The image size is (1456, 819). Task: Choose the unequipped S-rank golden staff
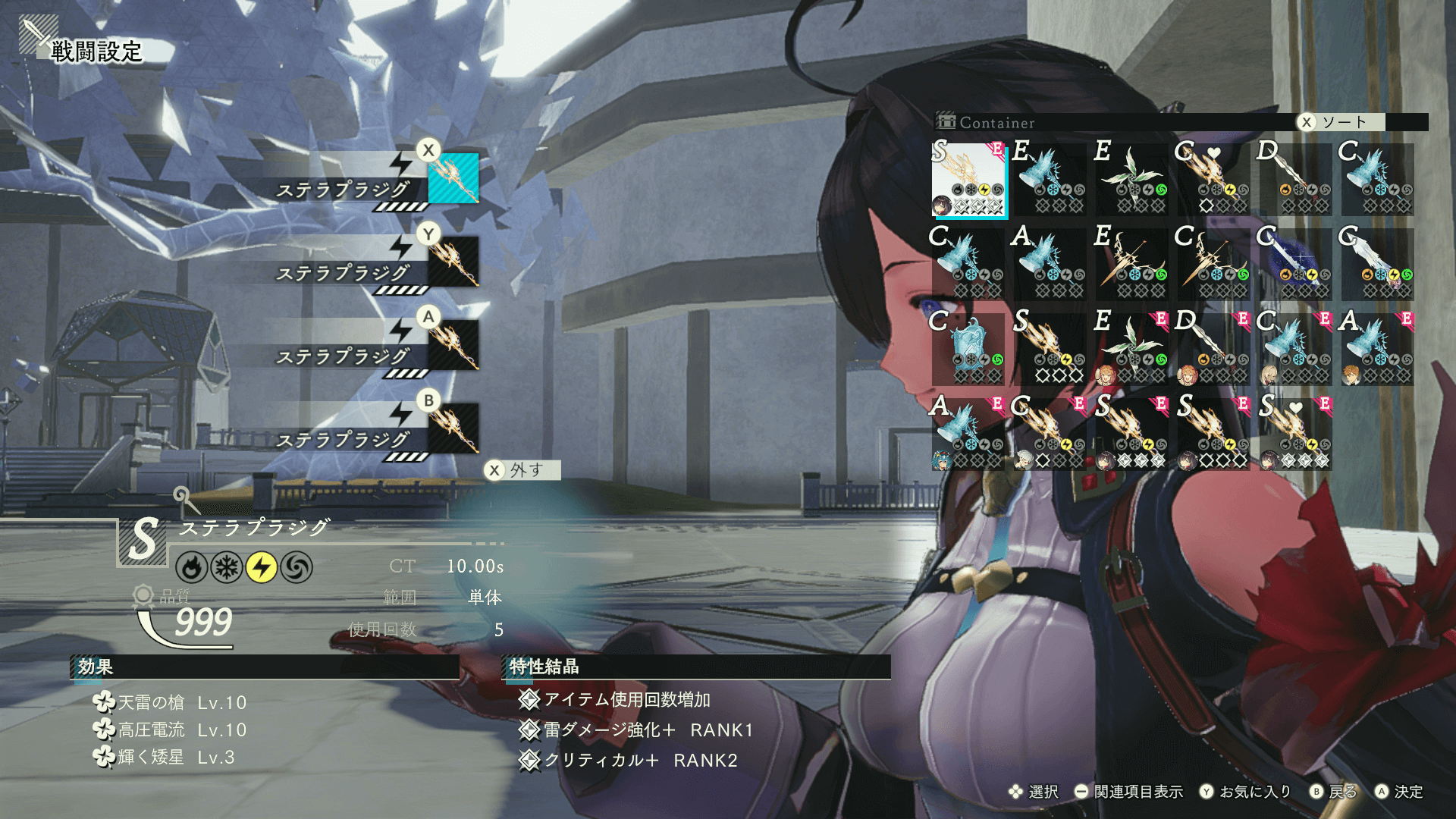pos(1050,349)
